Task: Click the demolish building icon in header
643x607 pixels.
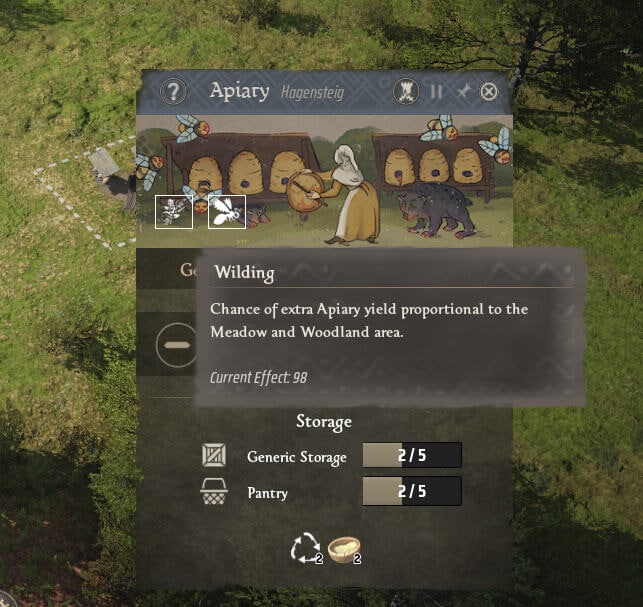Action: (x=405, y=92)
